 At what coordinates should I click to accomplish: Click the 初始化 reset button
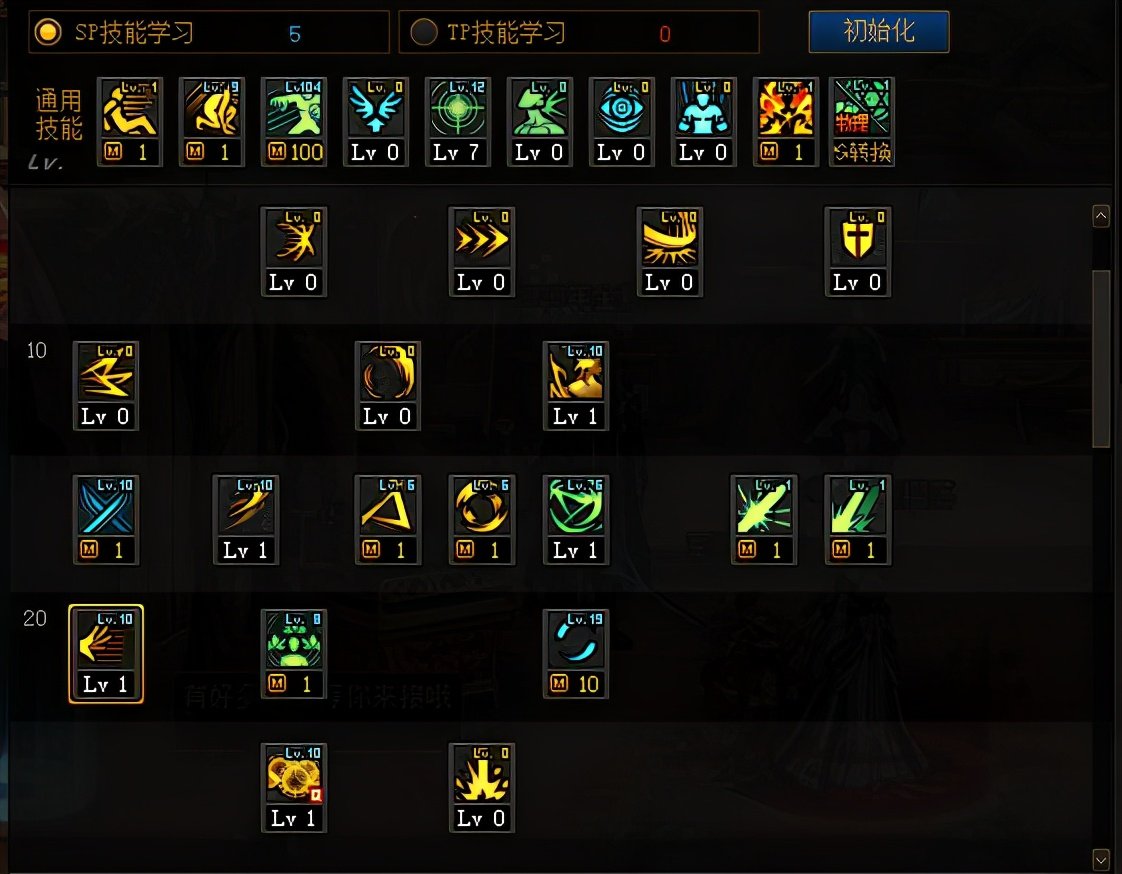(878, 32)
